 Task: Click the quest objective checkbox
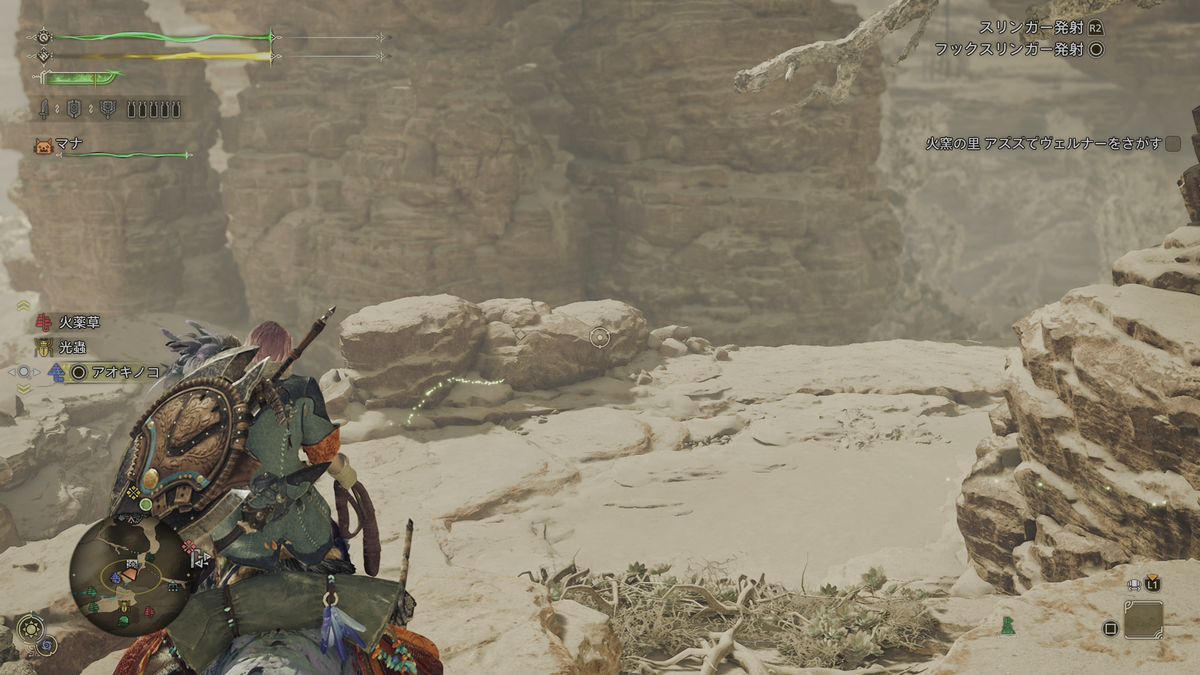[1173, 144]
